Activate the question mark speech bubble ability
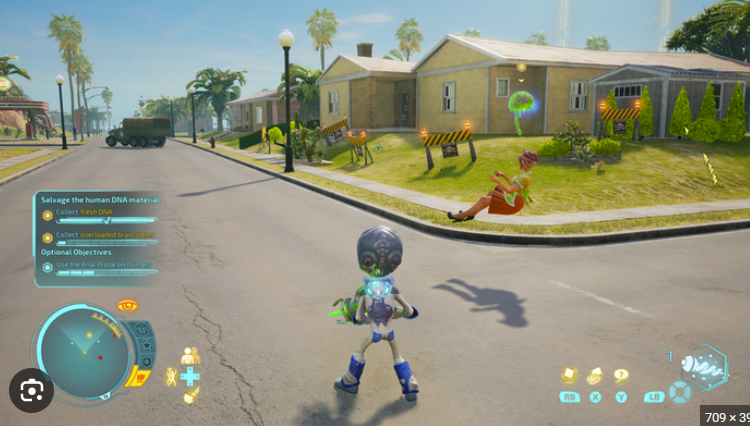The height and width of the screenshot is (426, 750). point(621,376)
